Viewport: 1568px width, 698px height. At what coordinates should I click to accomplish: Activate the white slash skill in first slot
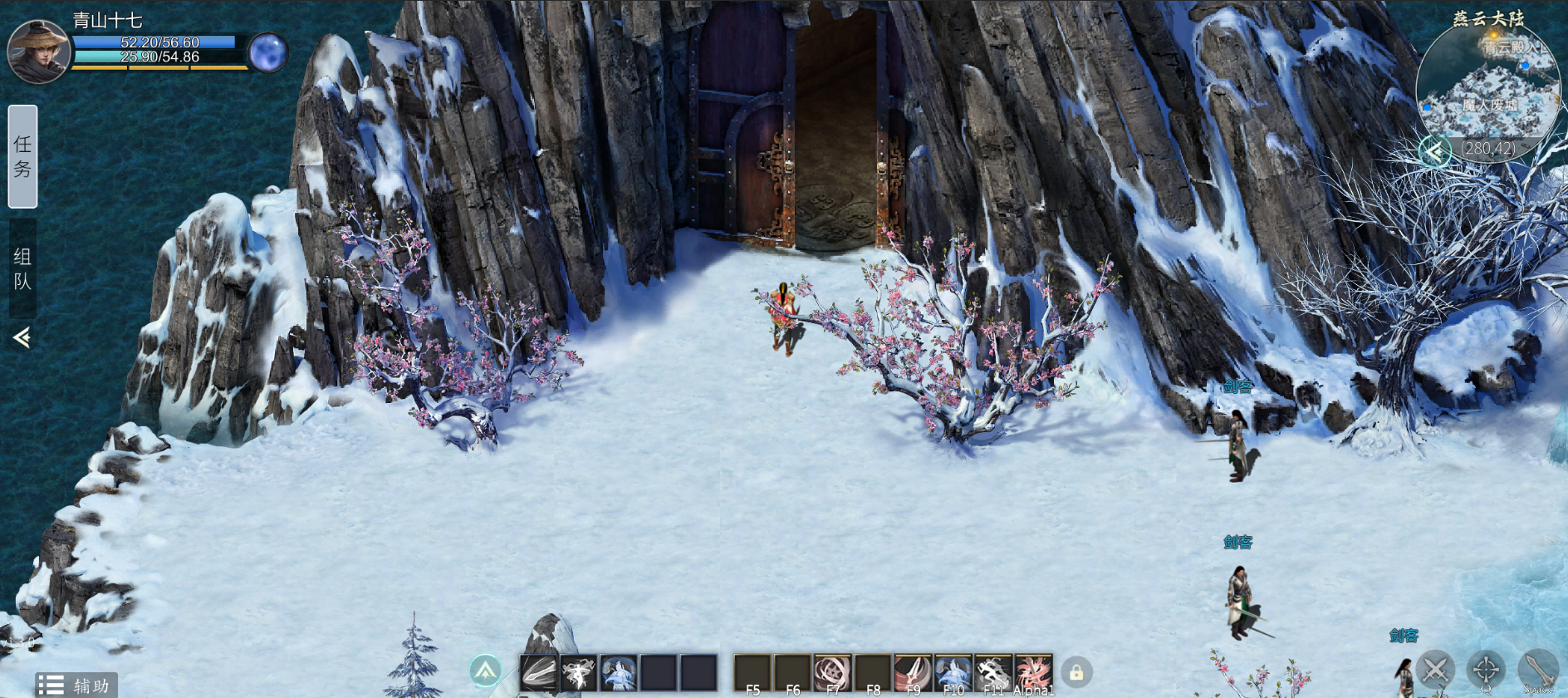tap(539, 672)
